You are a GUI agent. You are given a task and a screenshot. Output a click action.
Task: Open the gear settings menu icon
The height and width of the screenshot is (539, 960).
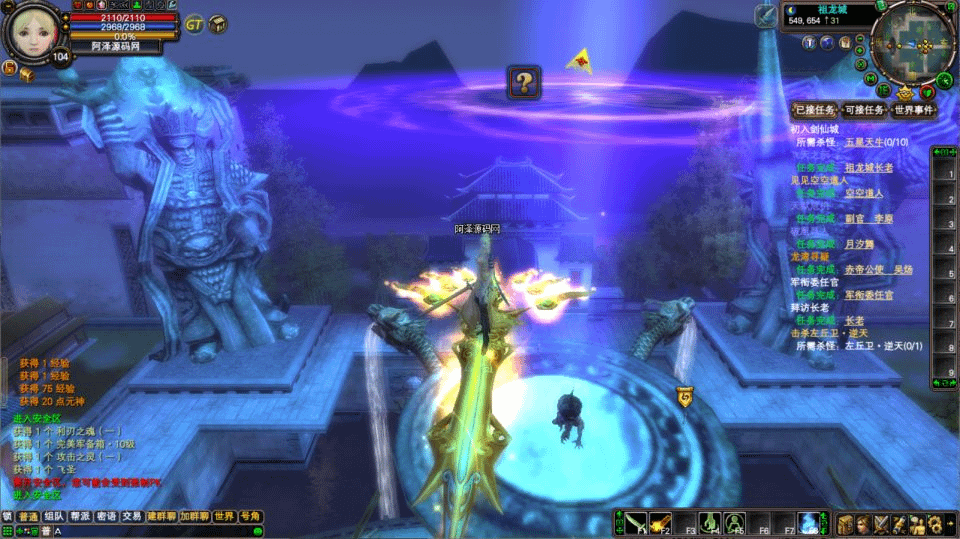pyautogui.click(x=935, y=523)
